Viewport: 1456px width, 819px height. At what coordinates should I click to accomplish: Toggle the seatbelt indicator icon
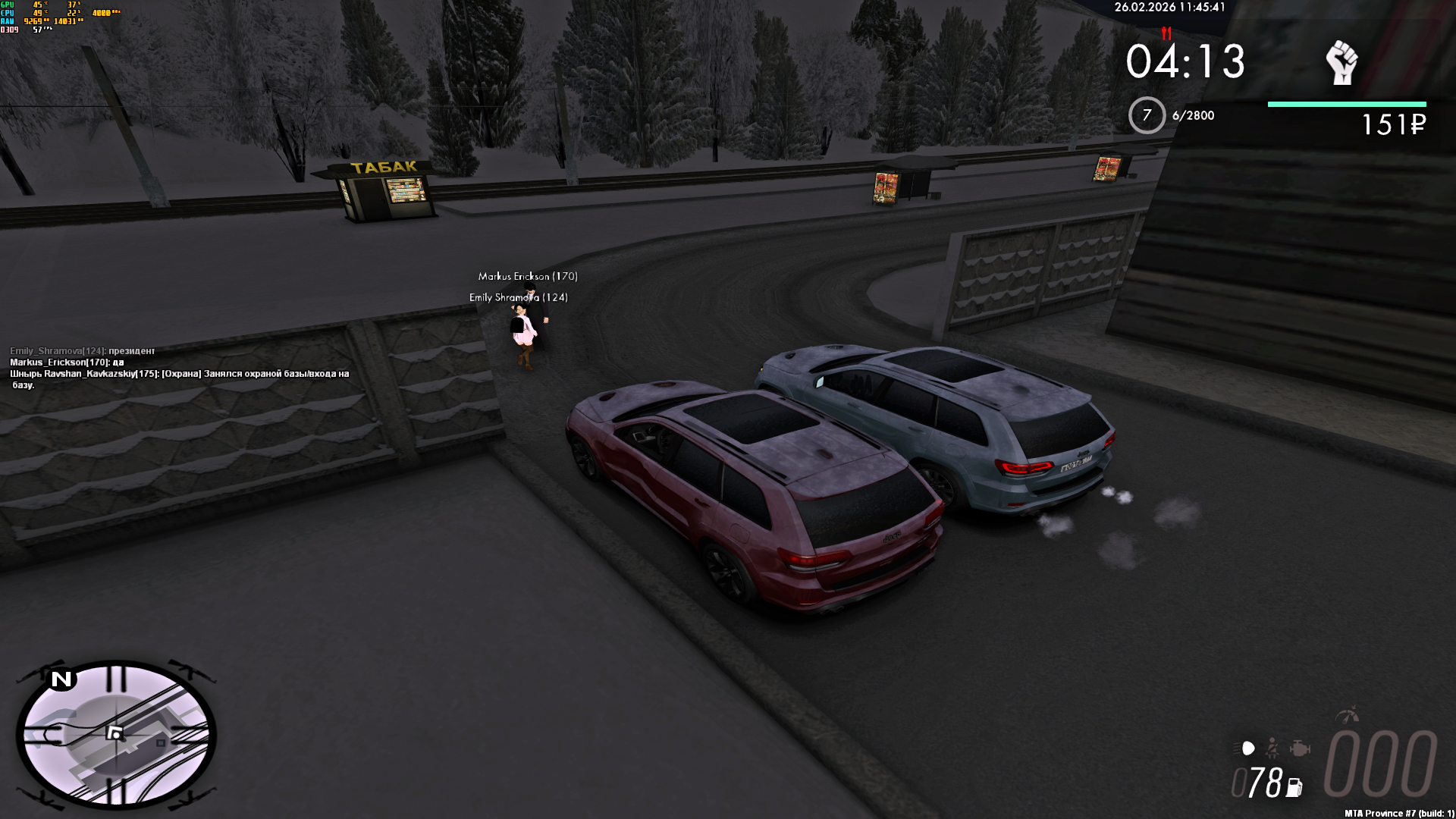1272,749
